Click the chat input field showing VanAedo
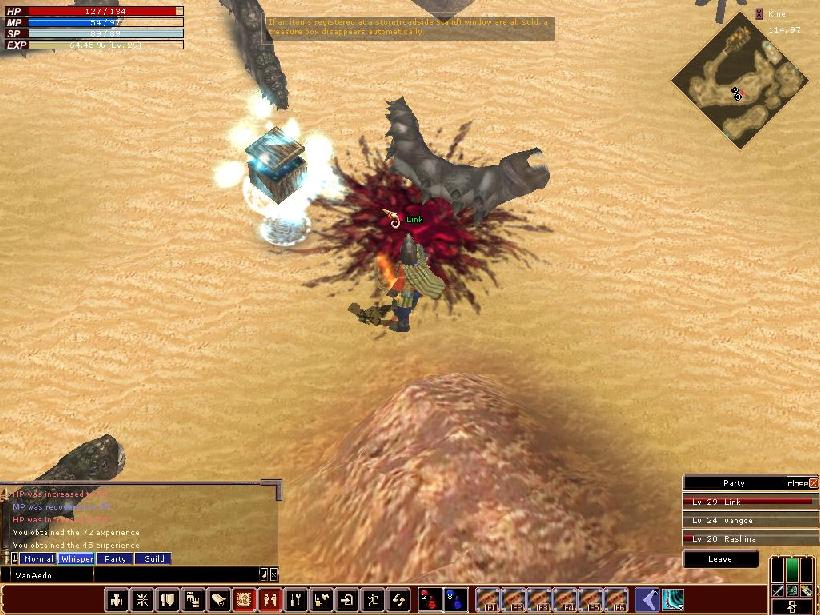Image resolution: width=820 pixels, height=615 pixels. (130, 575)
